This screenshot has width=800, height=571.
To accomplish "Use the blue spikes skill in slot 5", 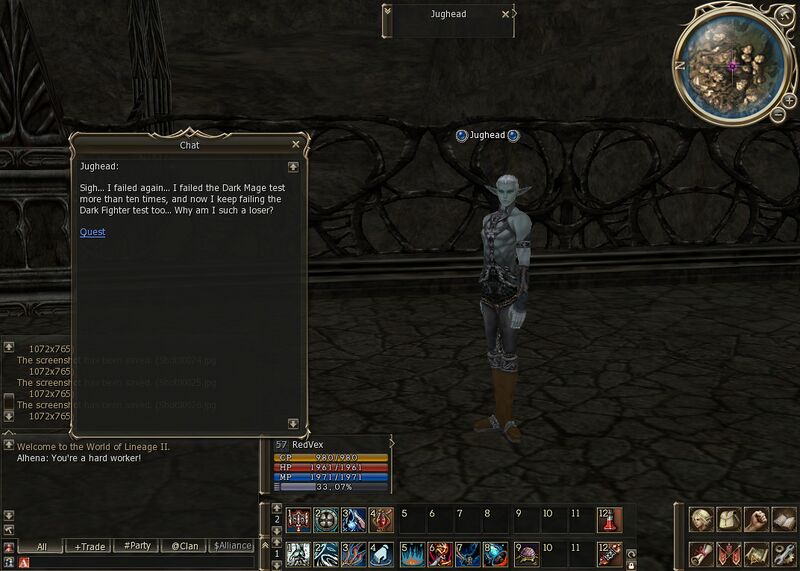I will click(412, 553).
